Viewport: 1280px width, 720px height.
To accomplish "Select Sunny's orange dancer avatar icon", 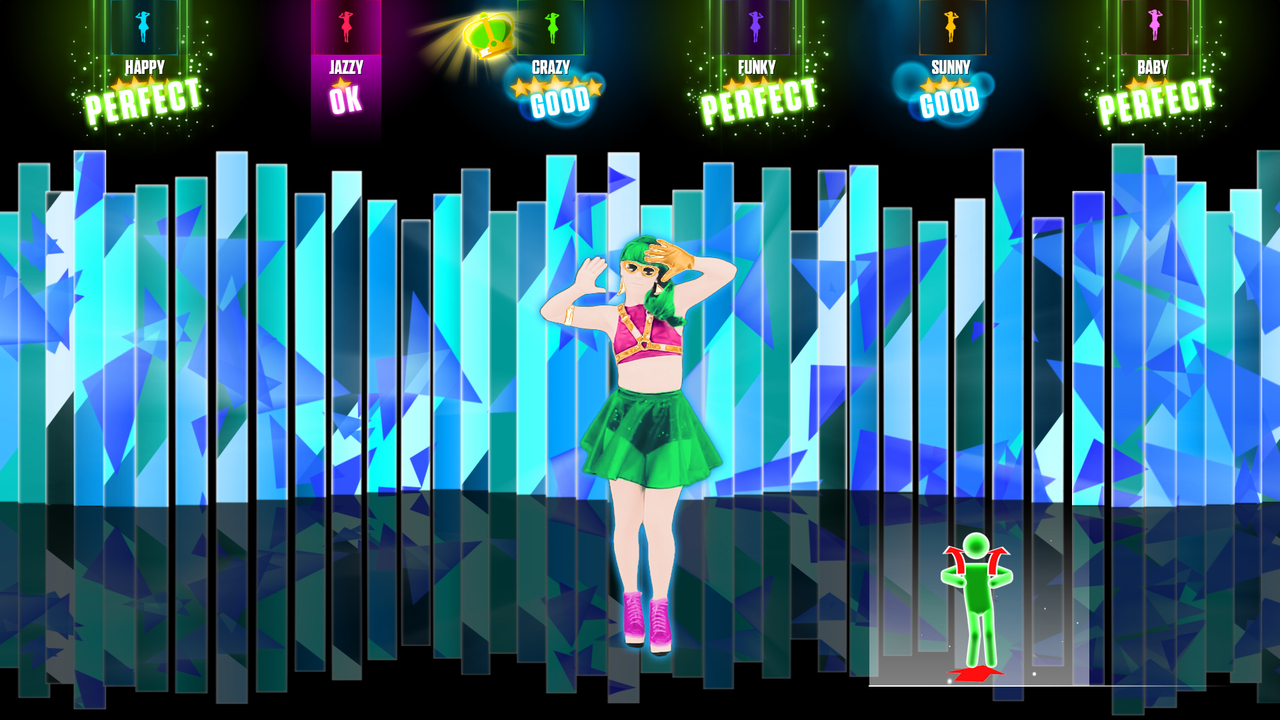I will point(952,25).
